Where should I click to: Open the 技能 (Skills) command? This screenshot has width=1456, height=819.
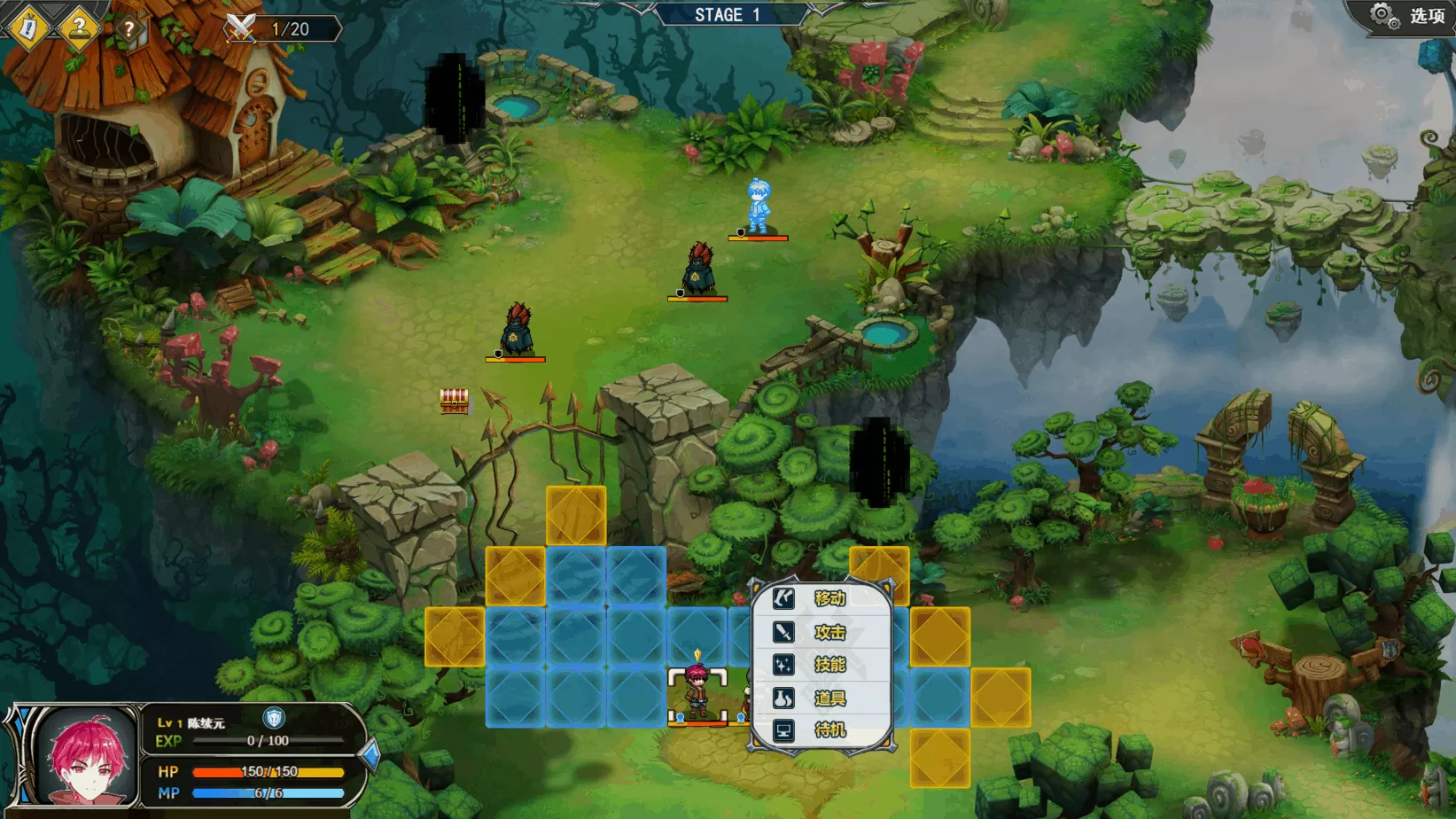coord(821,665)
